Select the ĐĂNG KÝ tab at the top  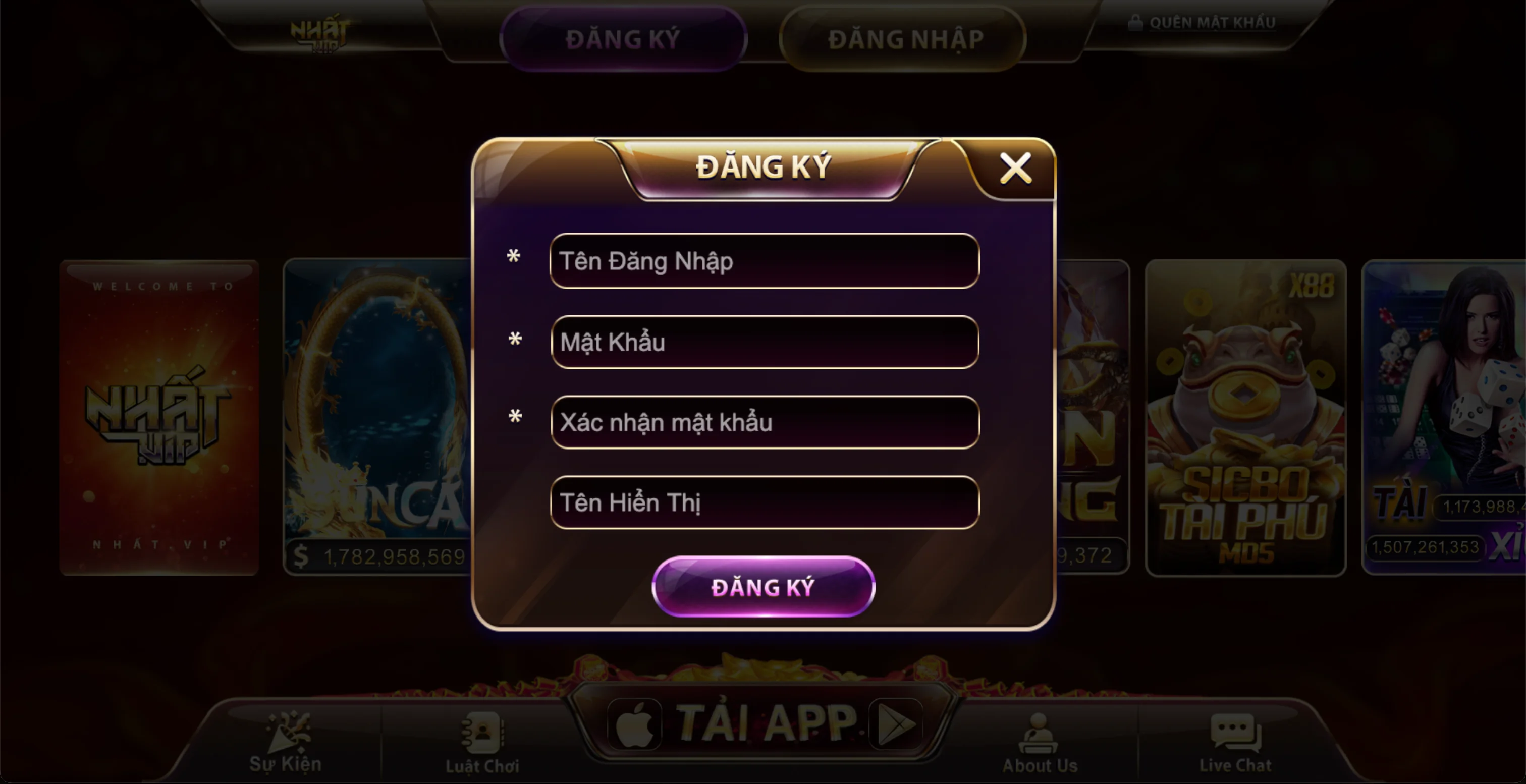click(624, 38)
